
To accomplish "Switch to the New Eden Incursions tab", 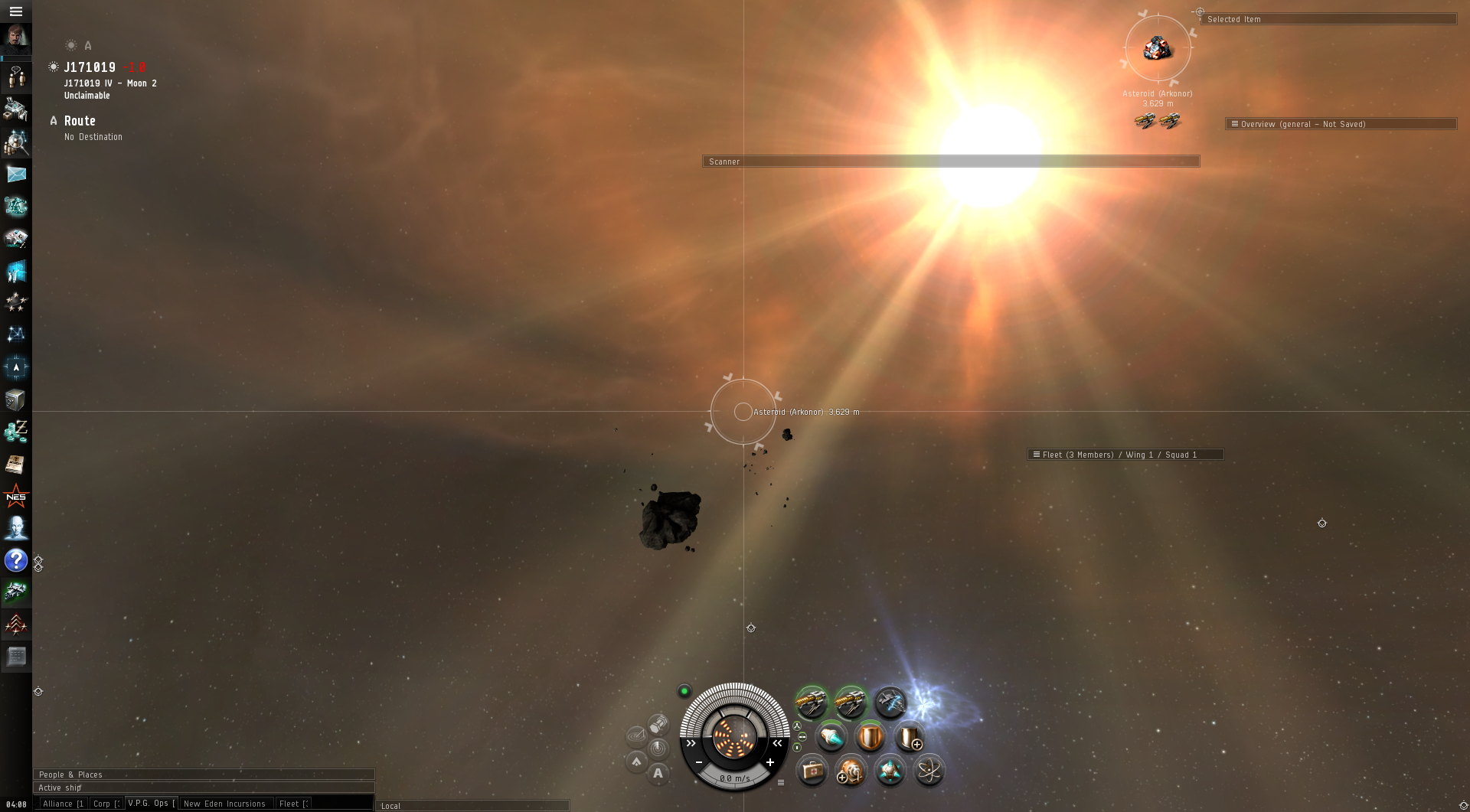I will point(225,804).
